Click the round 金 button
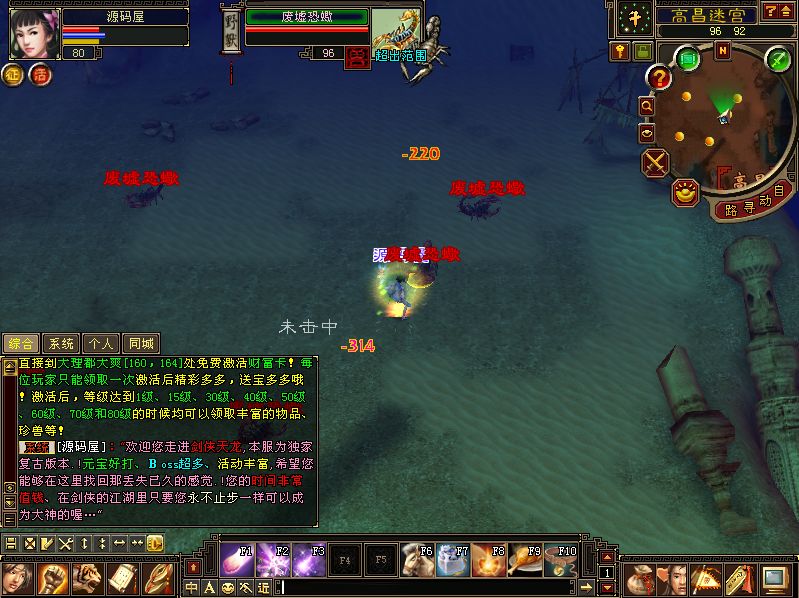The height and width of the screenshot is (598, 799). click(x=15, y=74)
